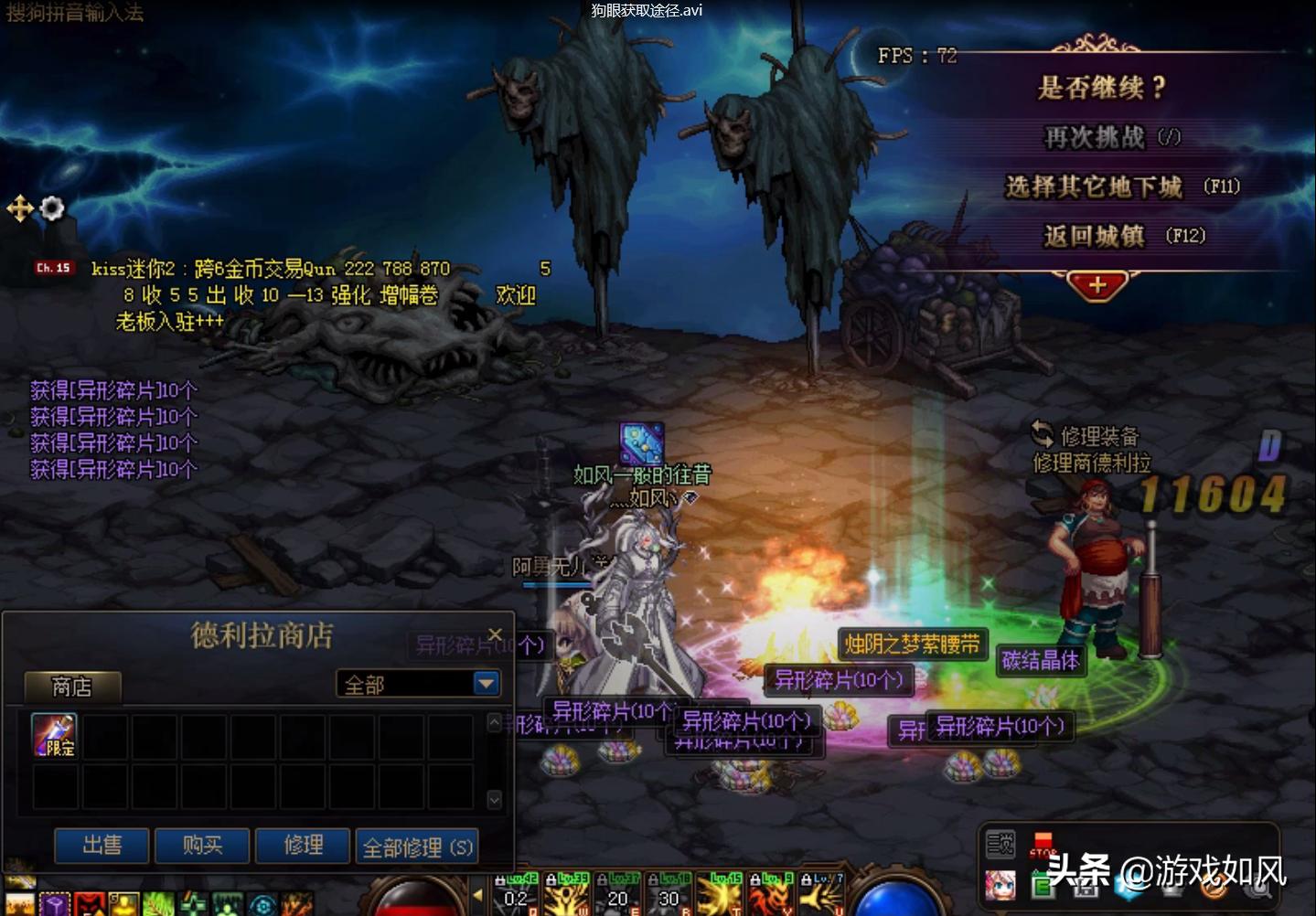Viewport: 1316px width, 916px height.
Task: Click the 全部修理(S) repair all button
Action: (x=417, y=846)
